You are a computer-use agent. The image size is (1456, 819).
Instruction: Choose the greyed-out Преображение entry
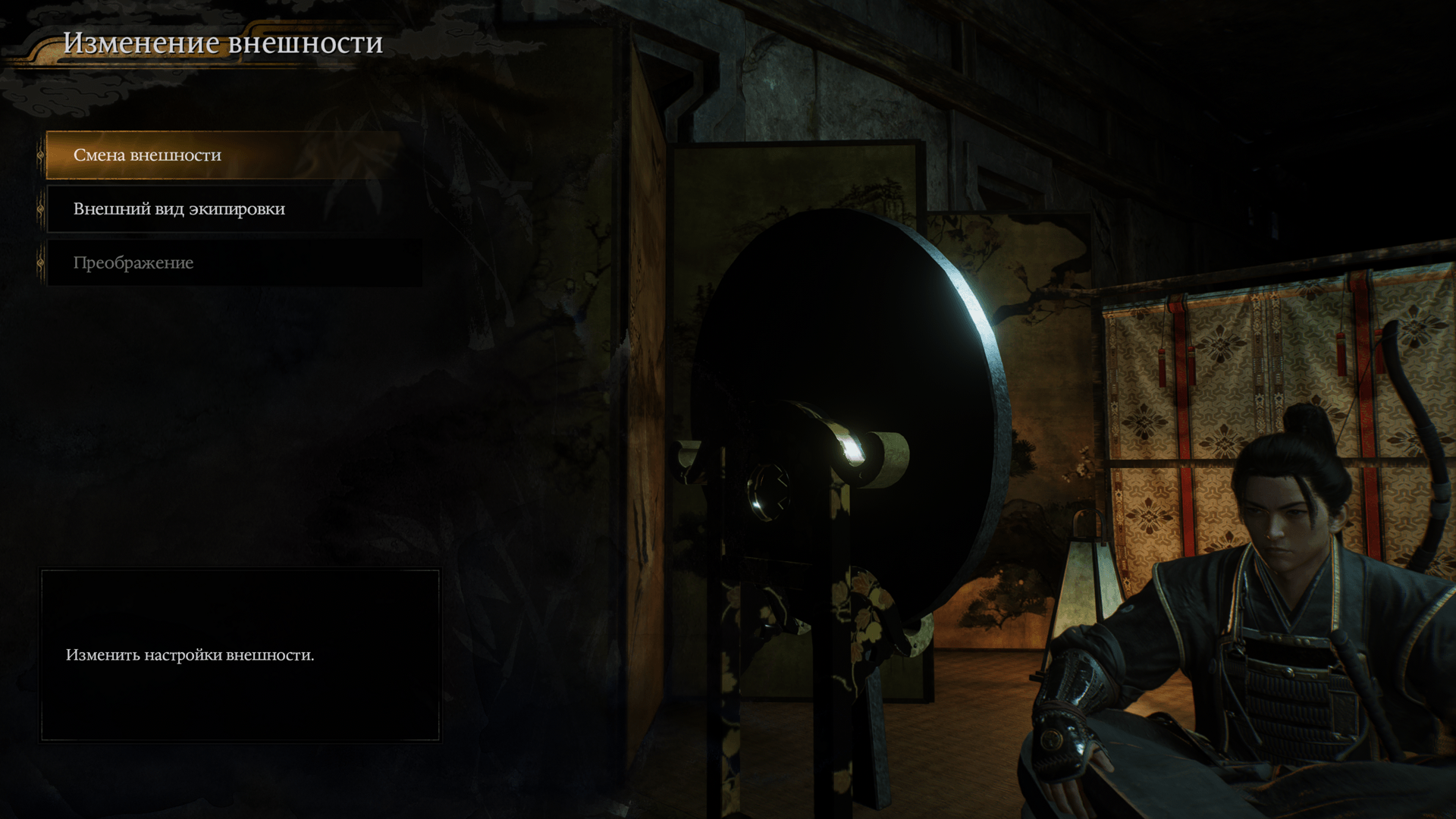click(133, 263)
